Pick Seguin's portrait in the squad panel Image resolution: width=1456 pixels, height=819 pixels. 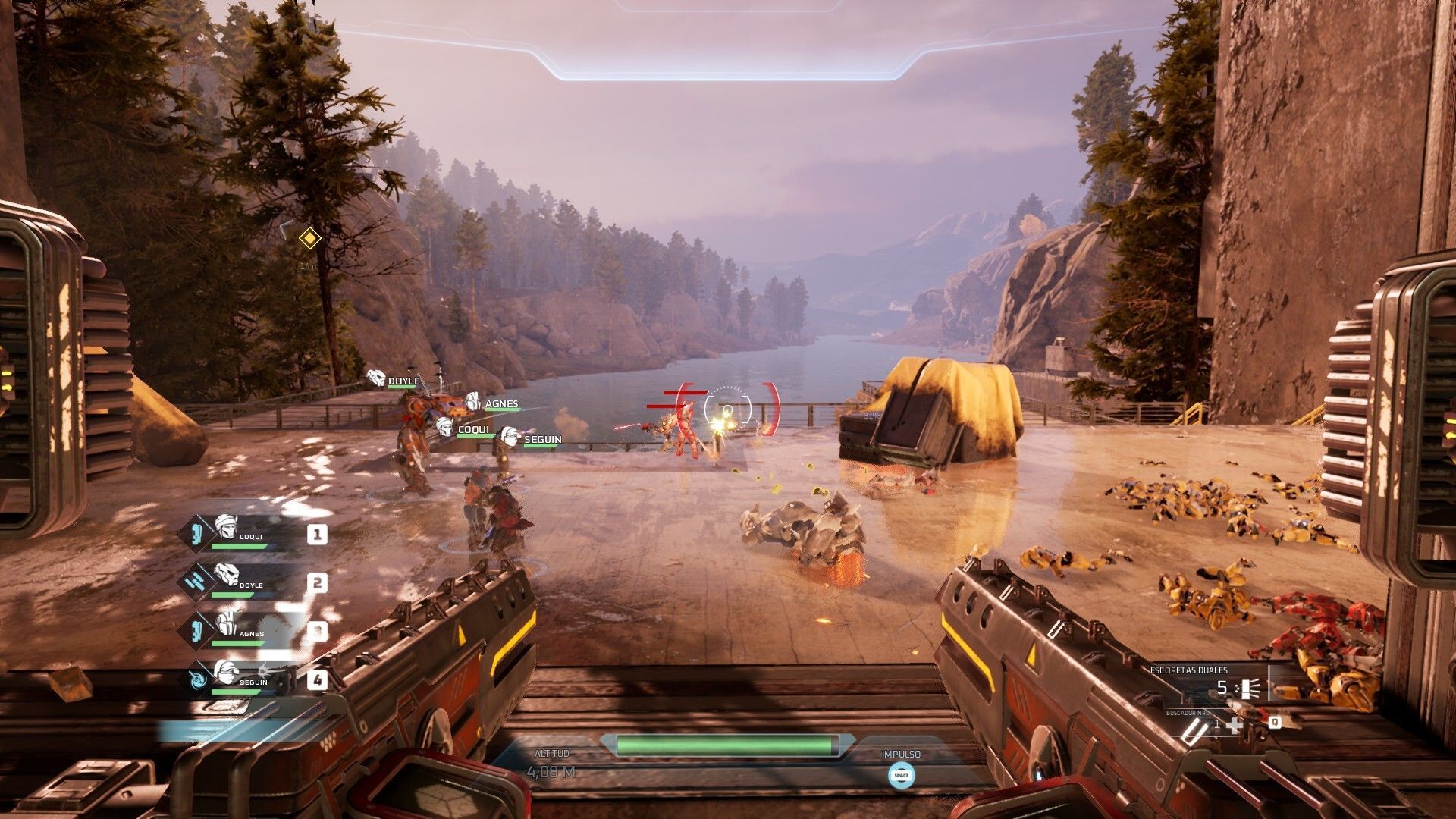[227, 673]
